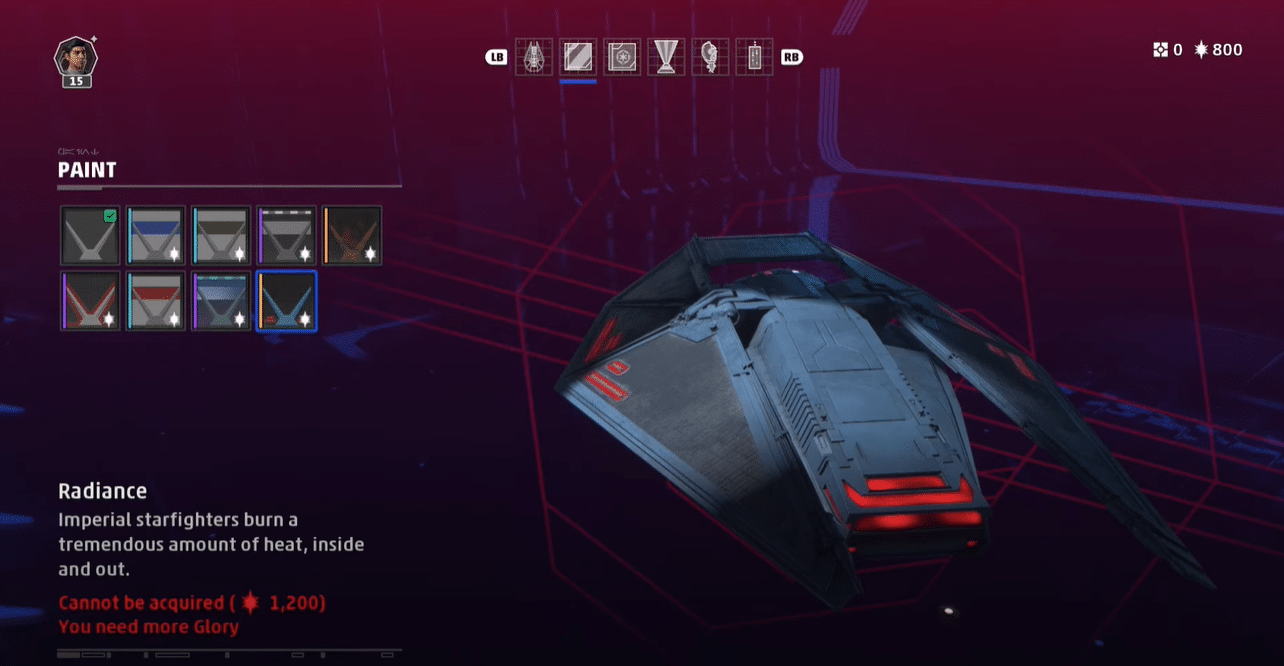Open the pilot profile portrait

(x=76, y=58)
